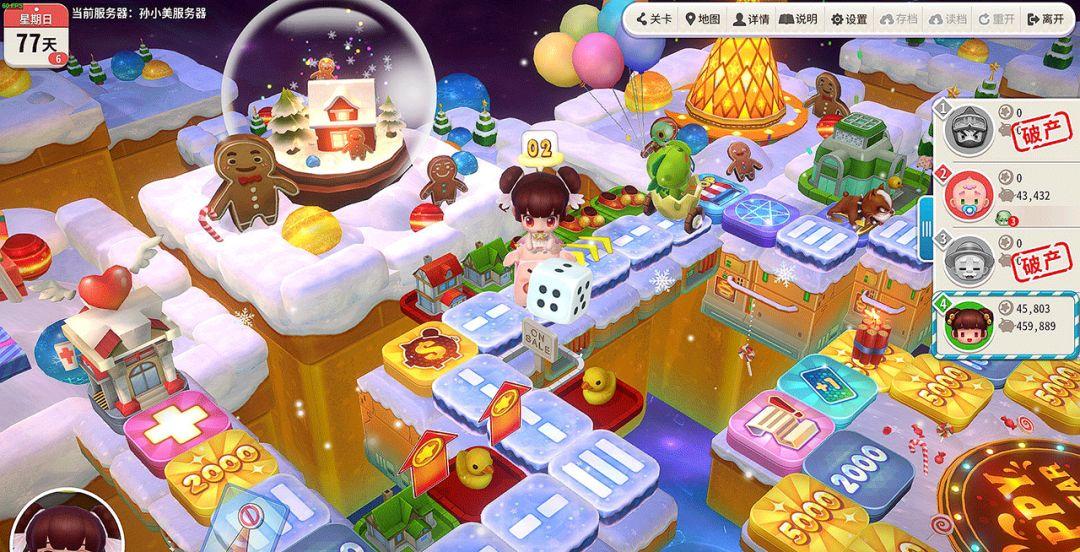Image resolution: width=1080 pixels, height=552 pixels.
Task: Show the 地图 map view
Action: [702, 19]
